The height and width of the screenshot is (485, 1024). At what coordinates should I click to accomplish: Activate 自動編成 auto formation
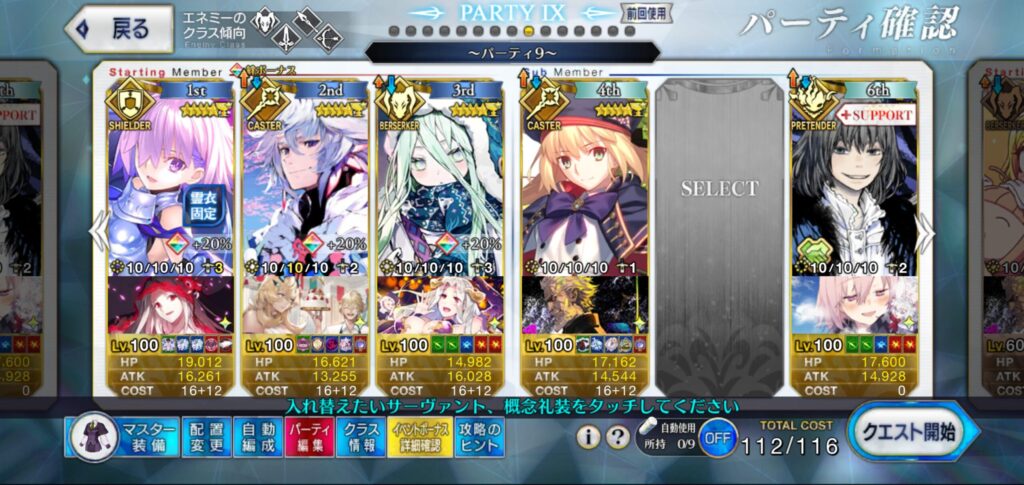point(258,439)
